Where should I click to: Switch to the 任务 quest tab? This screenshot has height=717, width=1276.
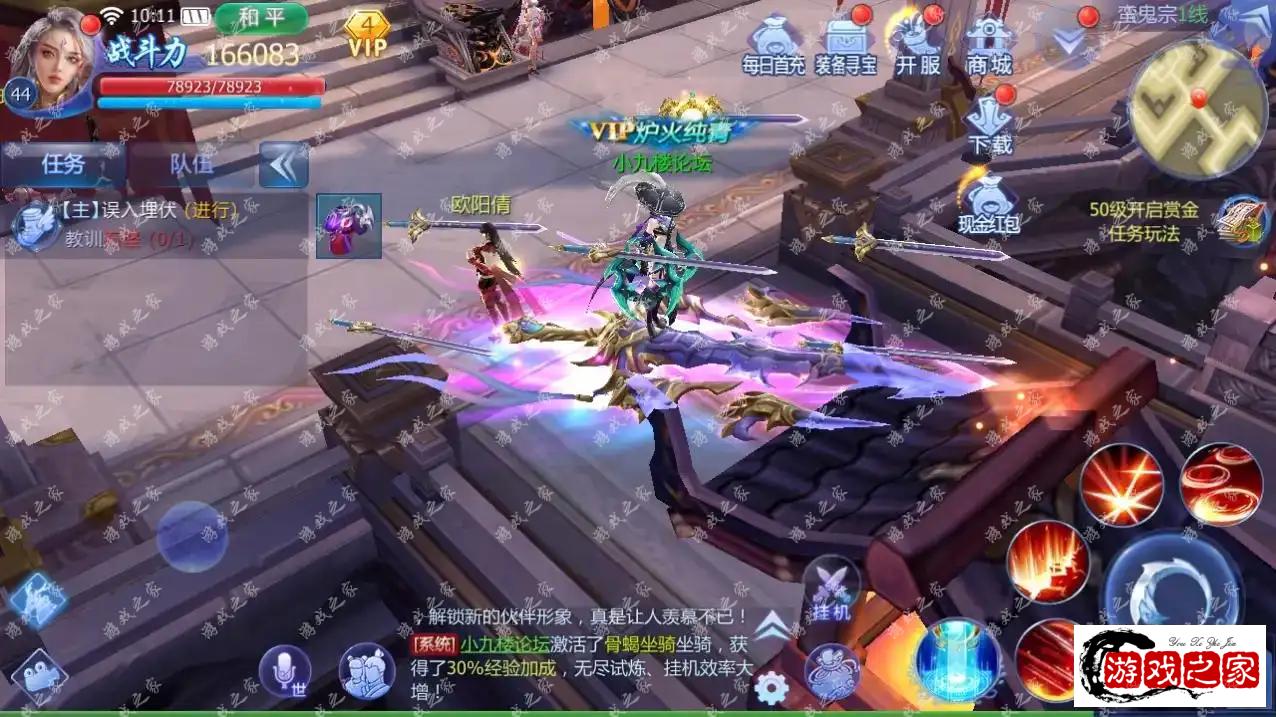63,164
